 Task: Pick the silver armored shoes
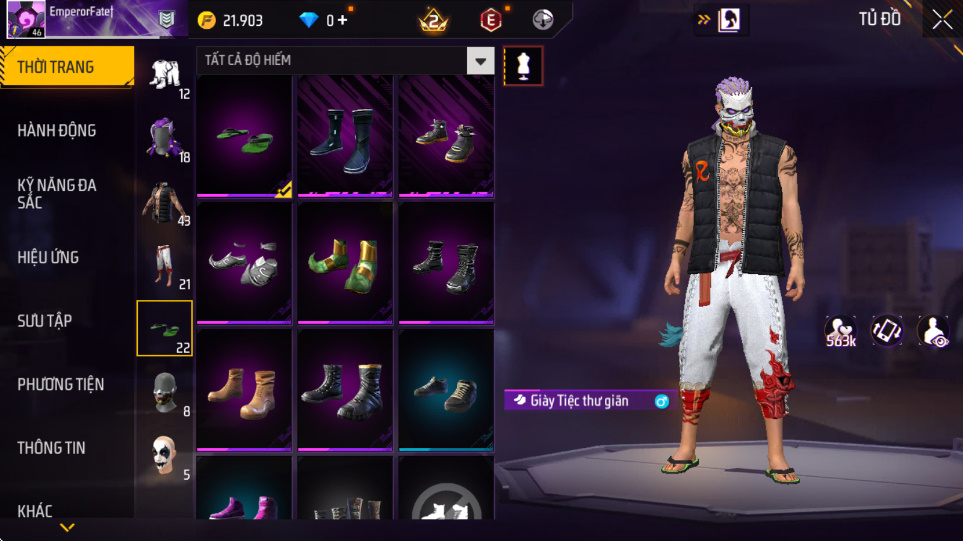click(x=244, y=263)
